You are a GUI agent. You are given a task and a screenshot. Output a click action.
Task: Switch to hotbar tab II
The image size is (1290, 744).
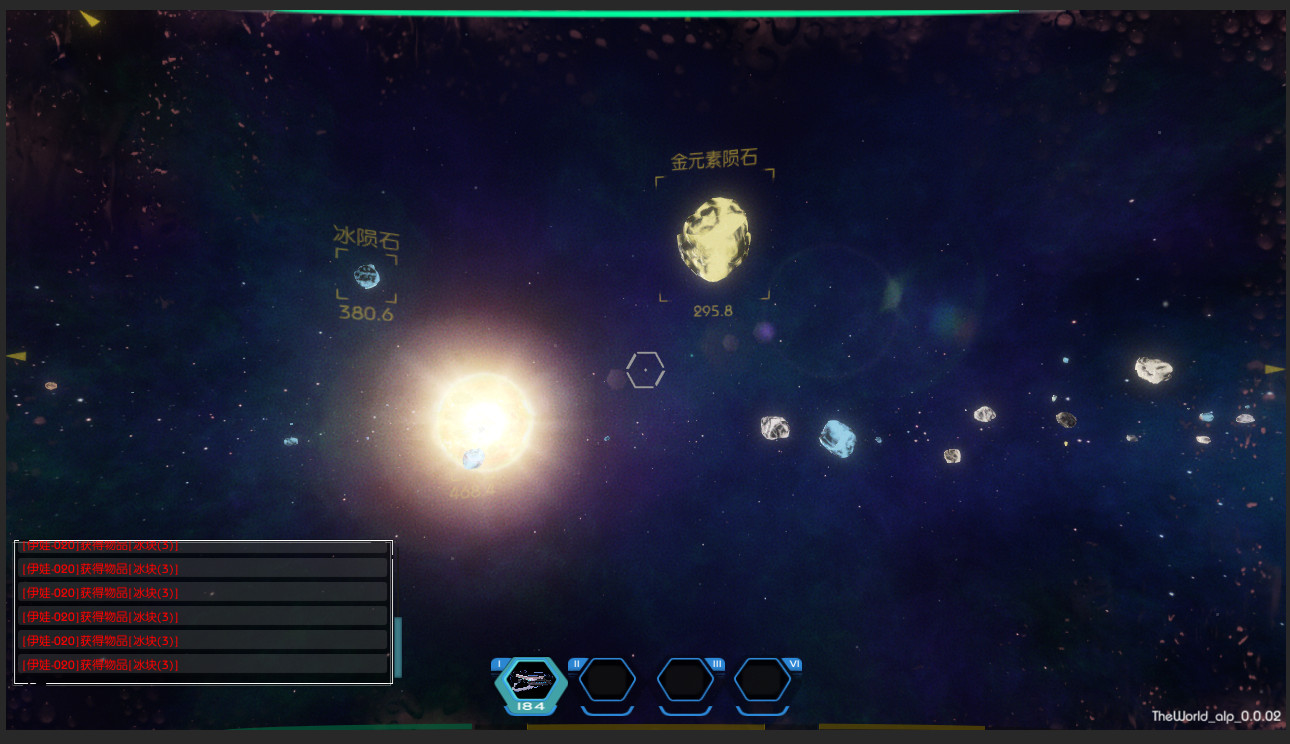(577, 663)
